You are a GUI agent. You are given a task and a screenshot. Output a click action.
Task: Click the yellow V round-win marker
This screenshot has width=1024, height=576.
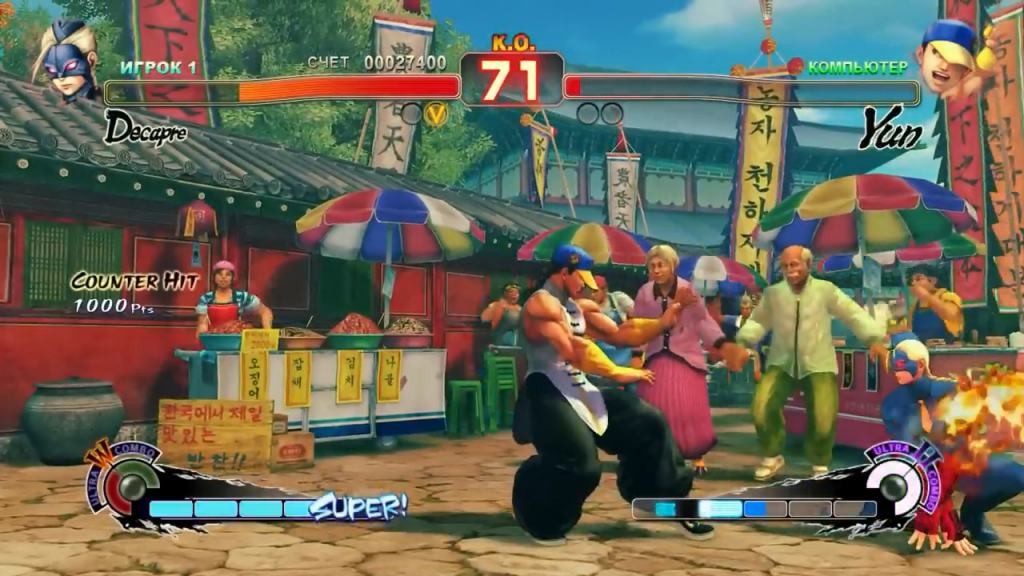pos(436,114)
